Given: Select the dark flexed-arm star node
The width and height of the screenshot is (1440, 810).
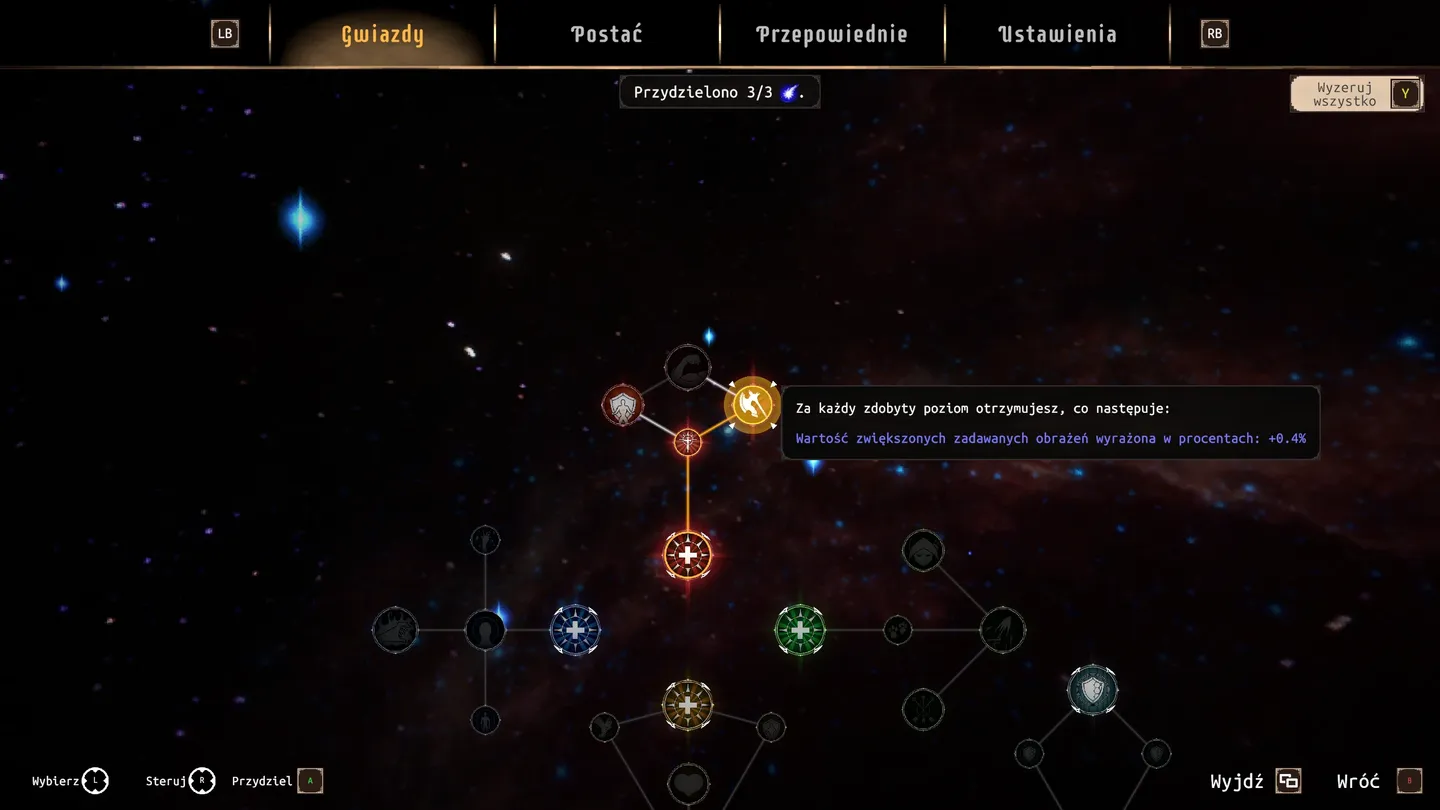Looking at the screenshot, I should [x=688, y=367].
